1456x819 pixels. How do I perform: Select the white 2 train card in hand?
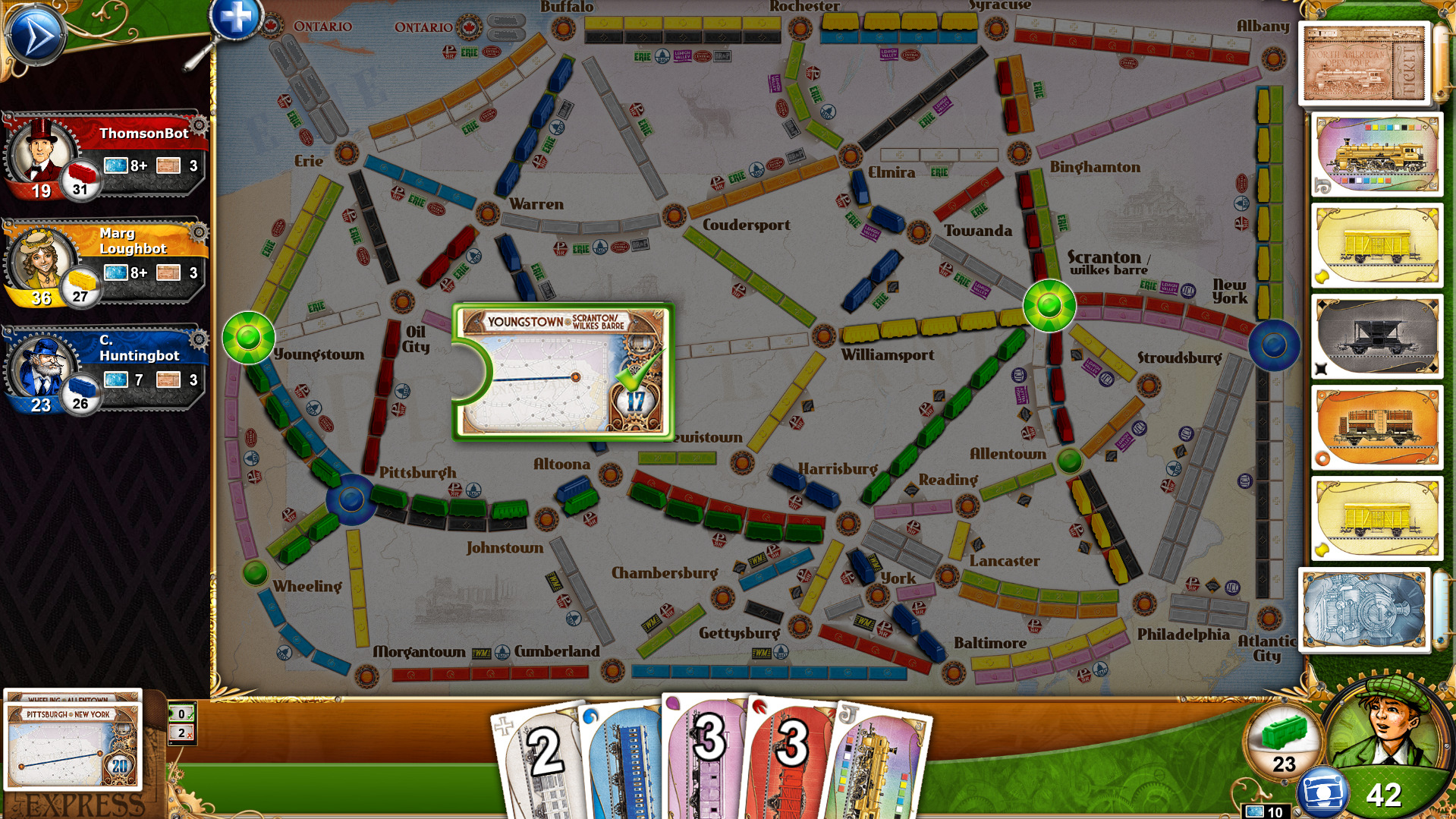[542, 751]
